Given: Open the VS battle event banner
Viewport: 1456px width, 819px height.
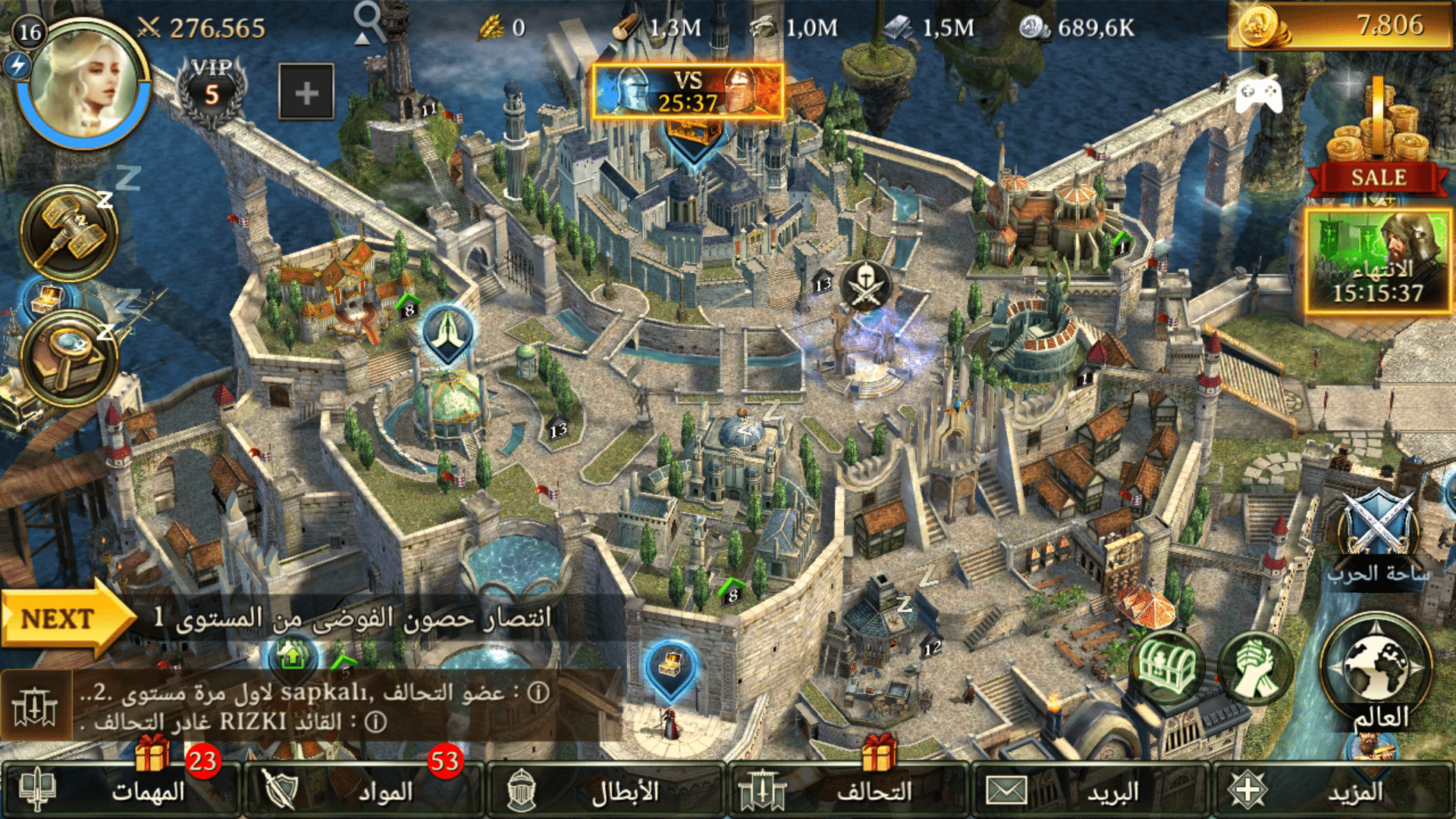Looking at the screenshot, I should (x=687, y=91).
